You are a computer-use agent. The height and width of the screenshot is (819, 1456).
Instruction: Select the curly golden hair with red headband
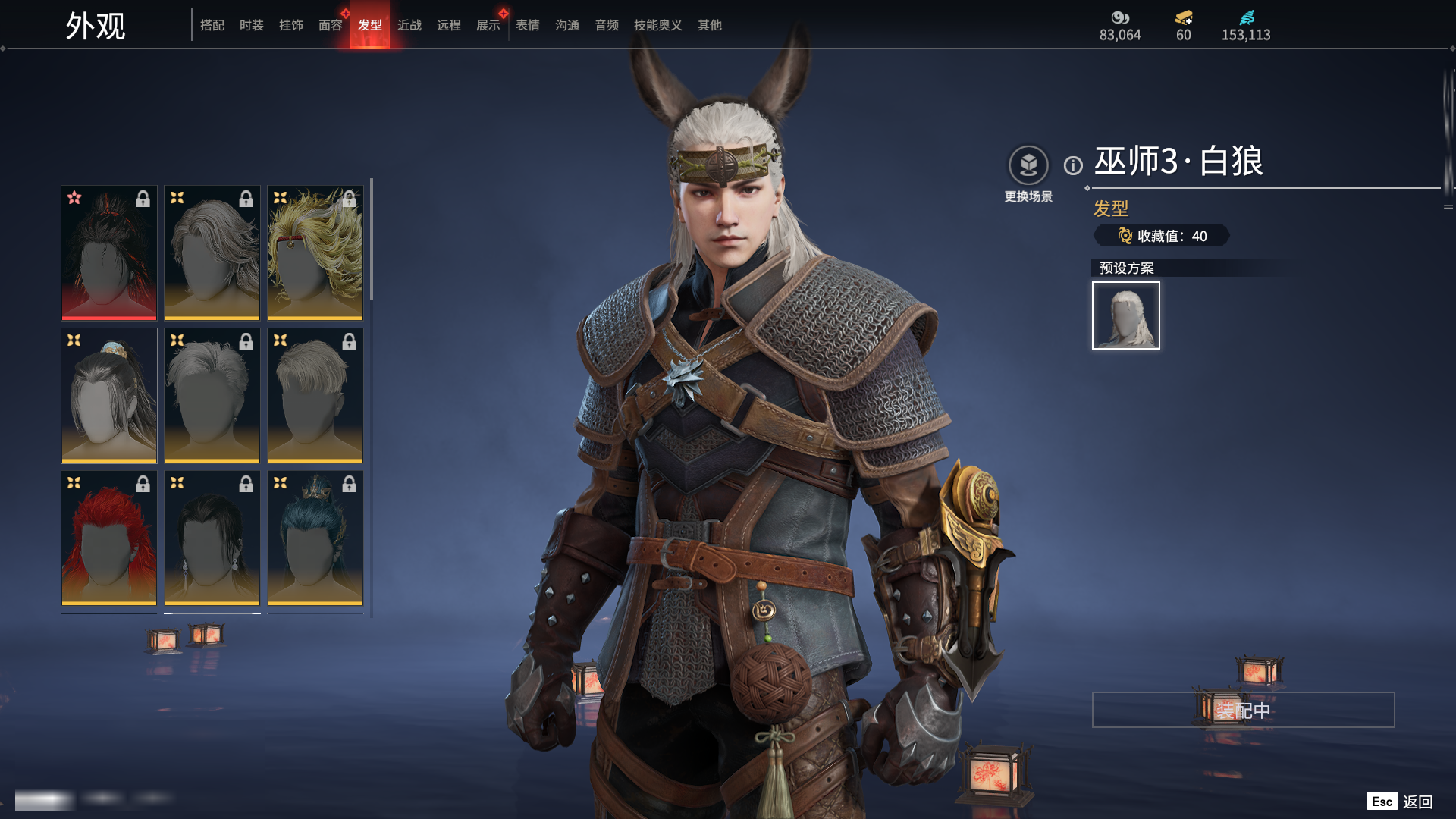(315, 253)
